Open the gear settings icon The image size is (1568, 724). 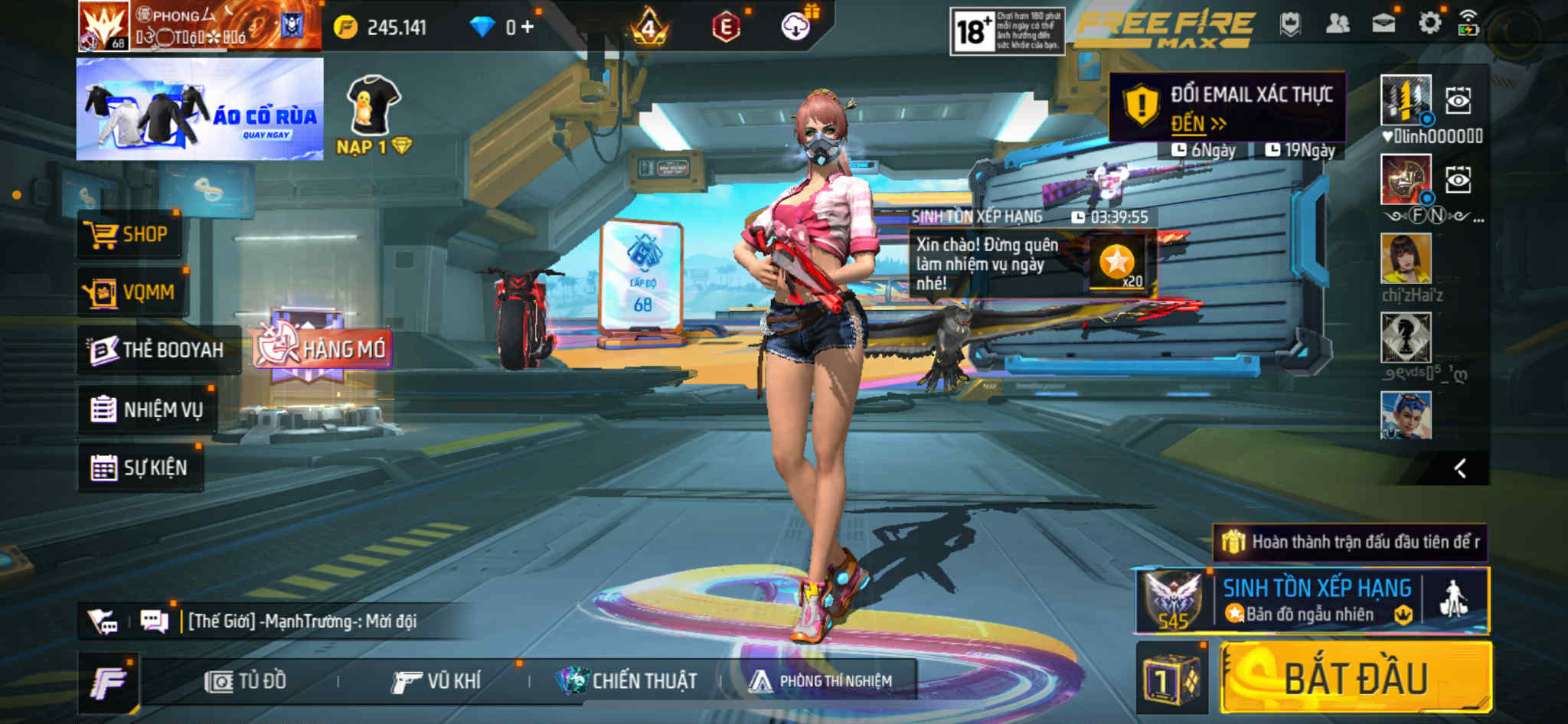pos(1429,24)
